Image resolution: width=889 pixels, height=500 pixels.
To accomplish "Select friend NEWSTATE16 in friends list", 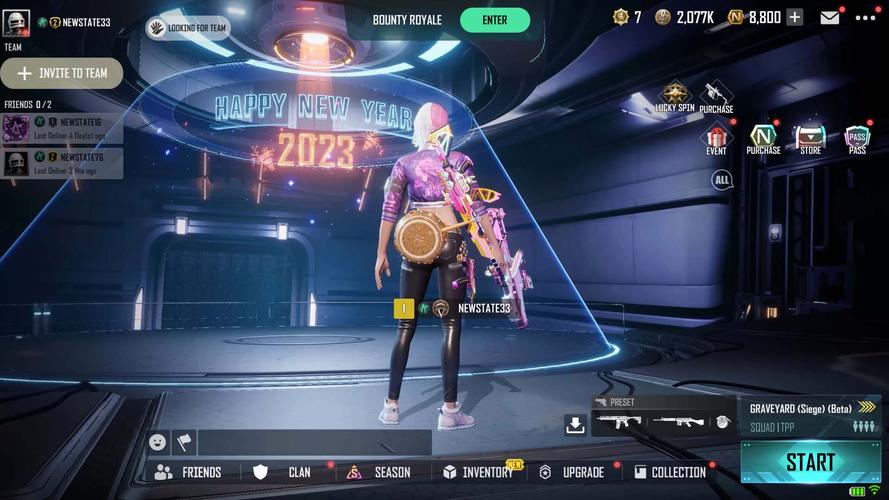I will coord(62,128).
